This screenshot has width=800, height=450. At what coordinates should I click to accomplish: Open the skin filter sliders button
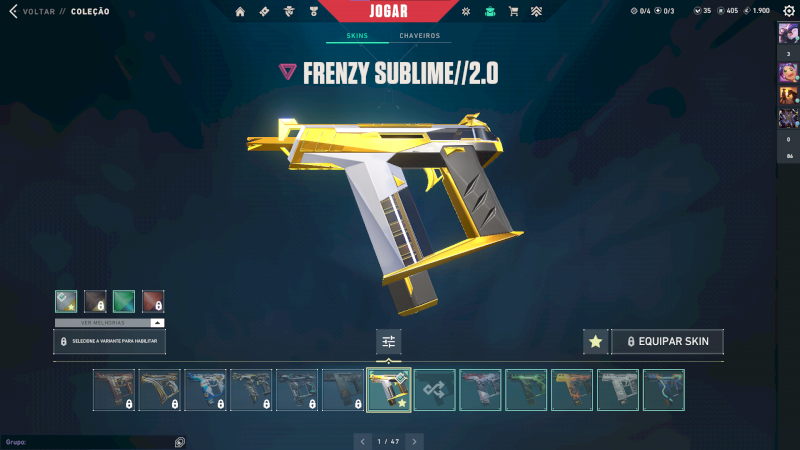tap(389, 342)
